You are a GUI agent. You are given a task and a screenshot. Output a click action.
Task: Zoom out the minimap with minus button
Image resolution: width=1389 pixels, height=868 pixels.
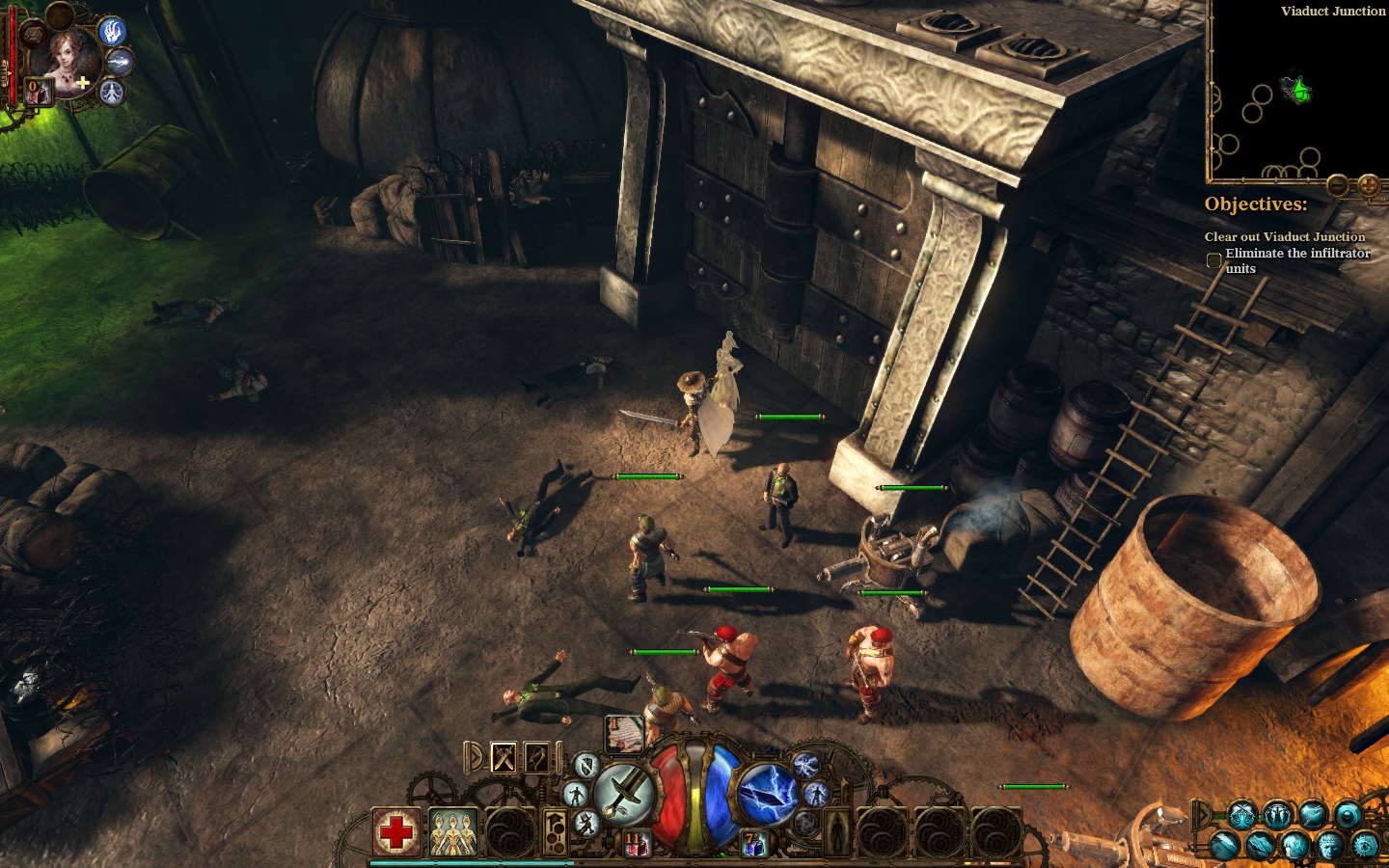click(x=1337, y=185)
